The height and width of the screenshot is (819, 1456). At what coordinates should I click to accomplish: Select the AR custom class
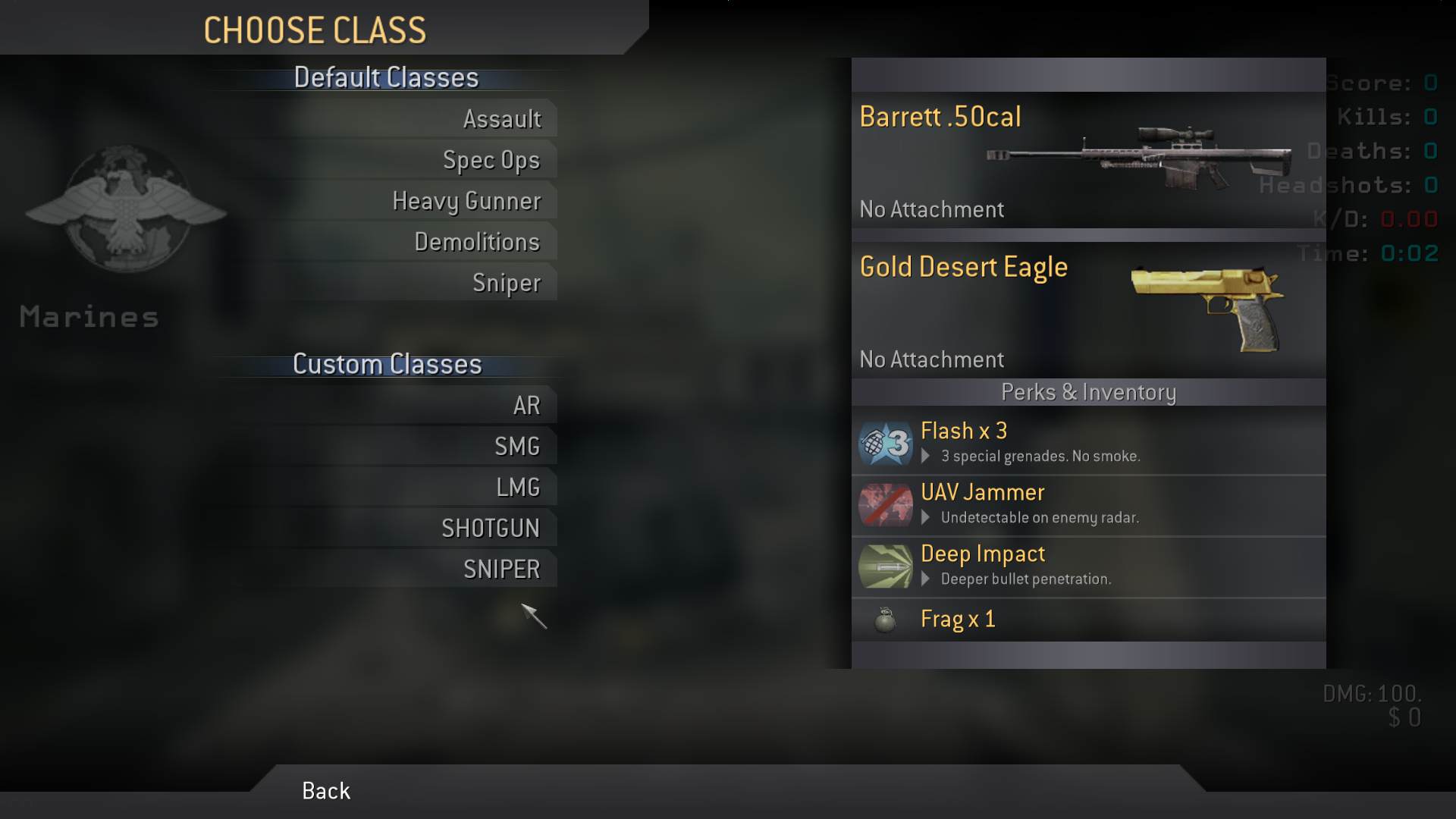coord(526,406)
